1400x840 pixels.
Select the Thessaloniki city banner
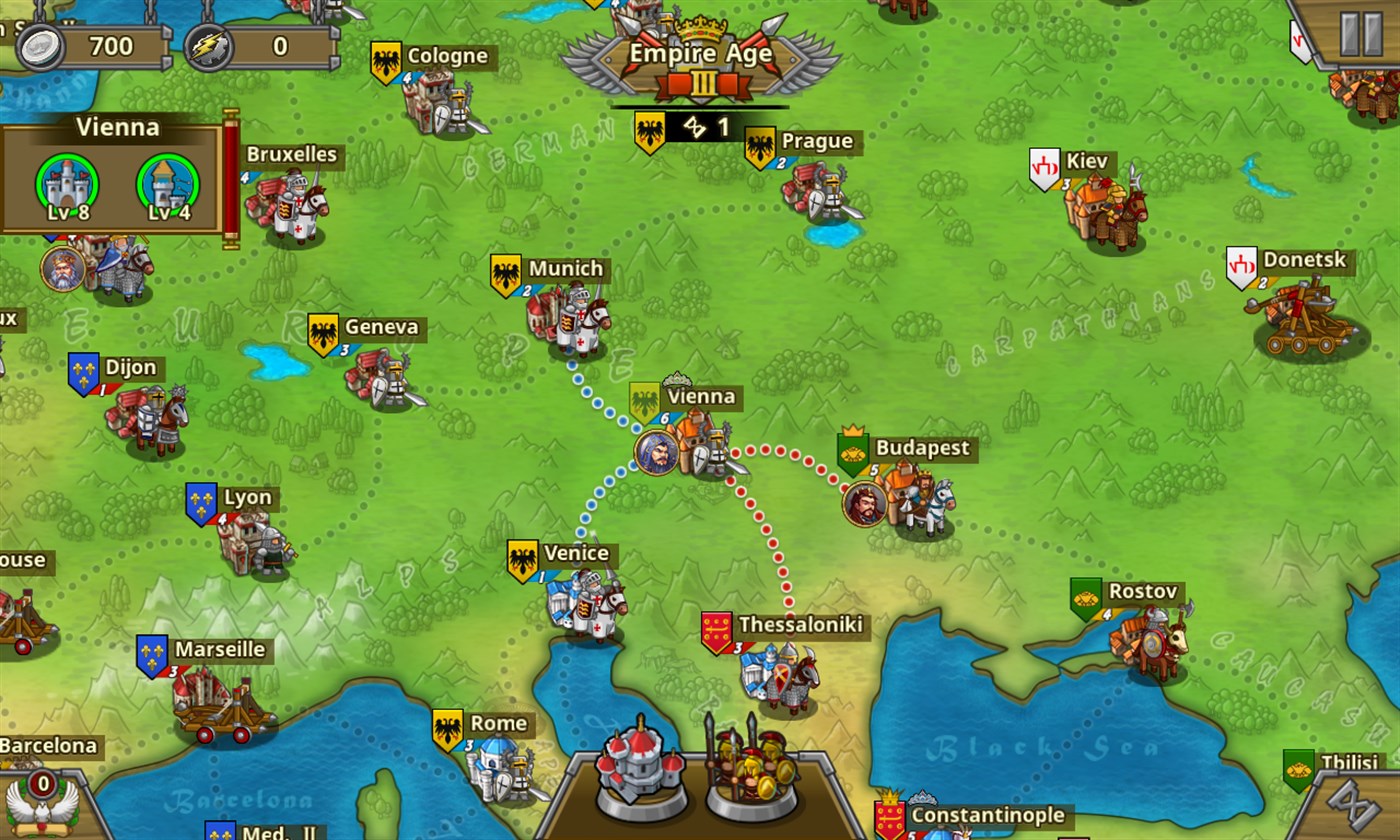click(716, 628)
